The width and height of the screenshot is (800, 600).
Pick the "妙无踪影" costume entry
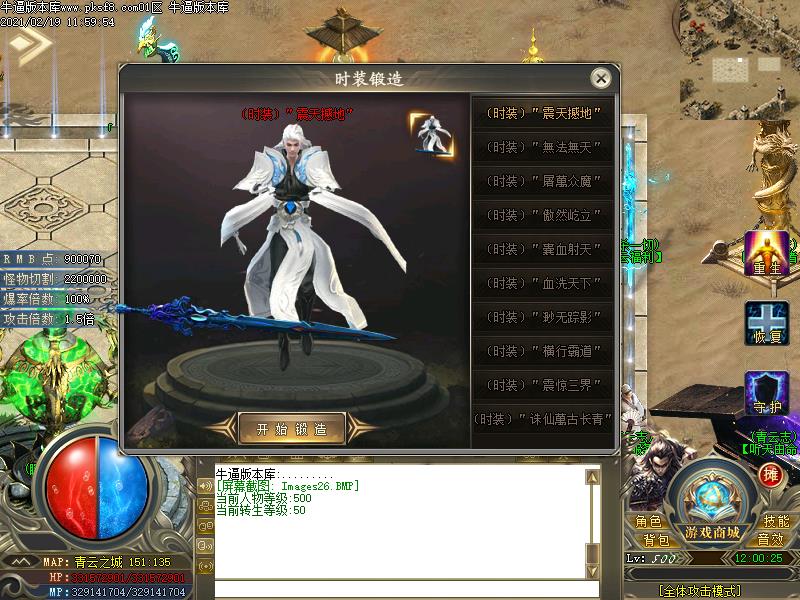543,317
